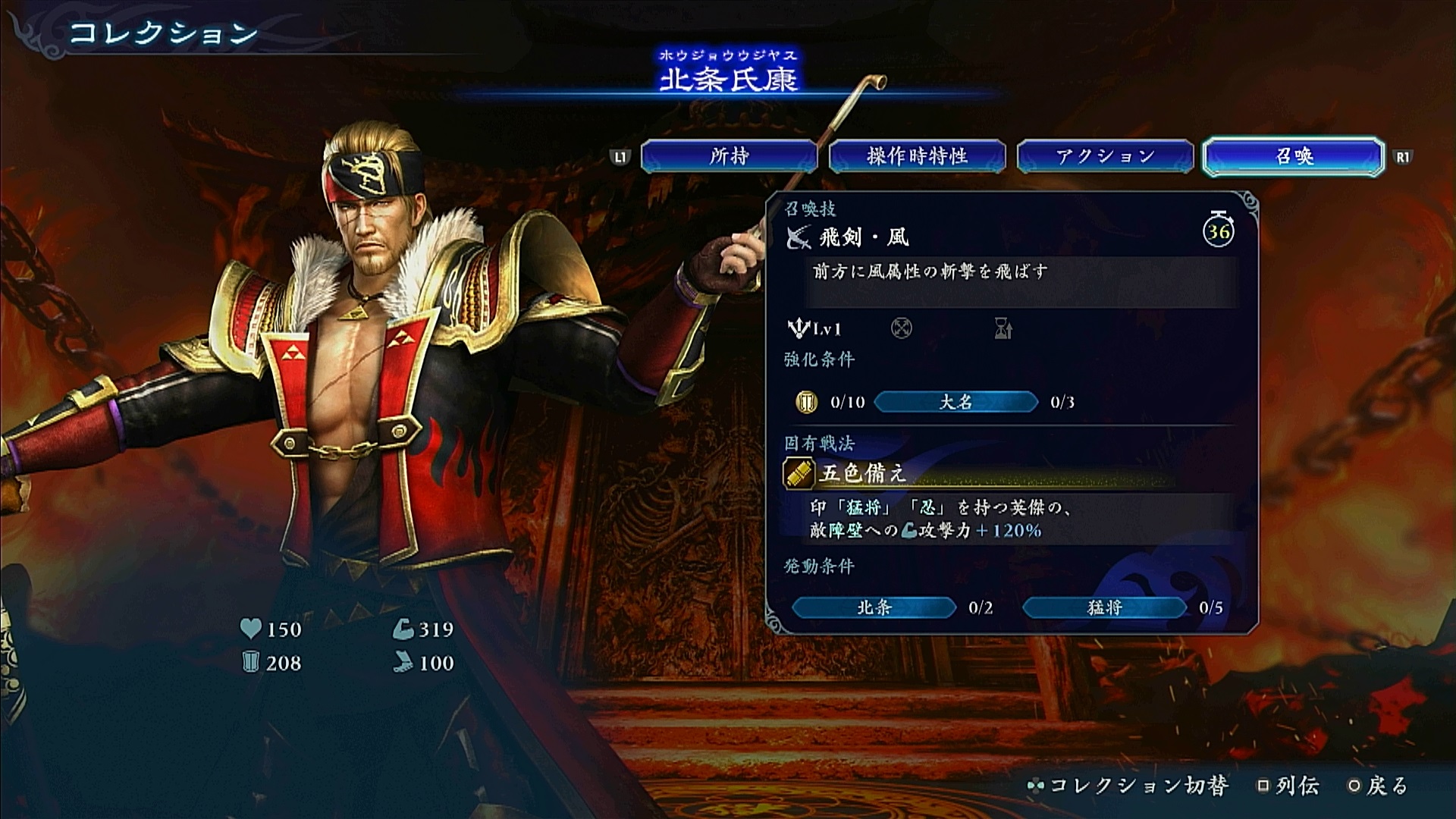Viewport: 1456px width, 819px height.
Task: Go back with the 戻る option
Action: 1379,786
